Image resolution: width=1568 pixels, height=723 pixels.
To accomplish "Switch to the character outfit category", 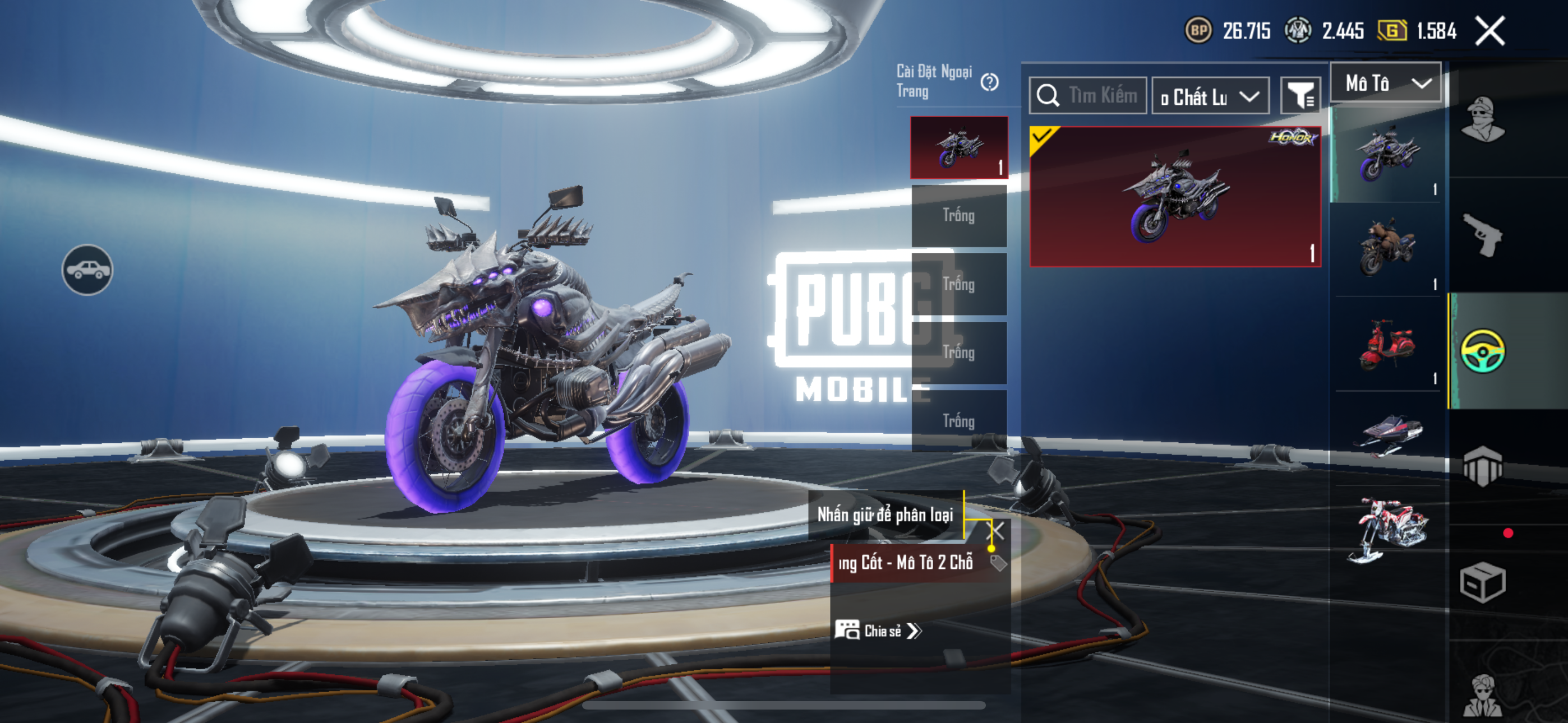I will click(1483, 119).
